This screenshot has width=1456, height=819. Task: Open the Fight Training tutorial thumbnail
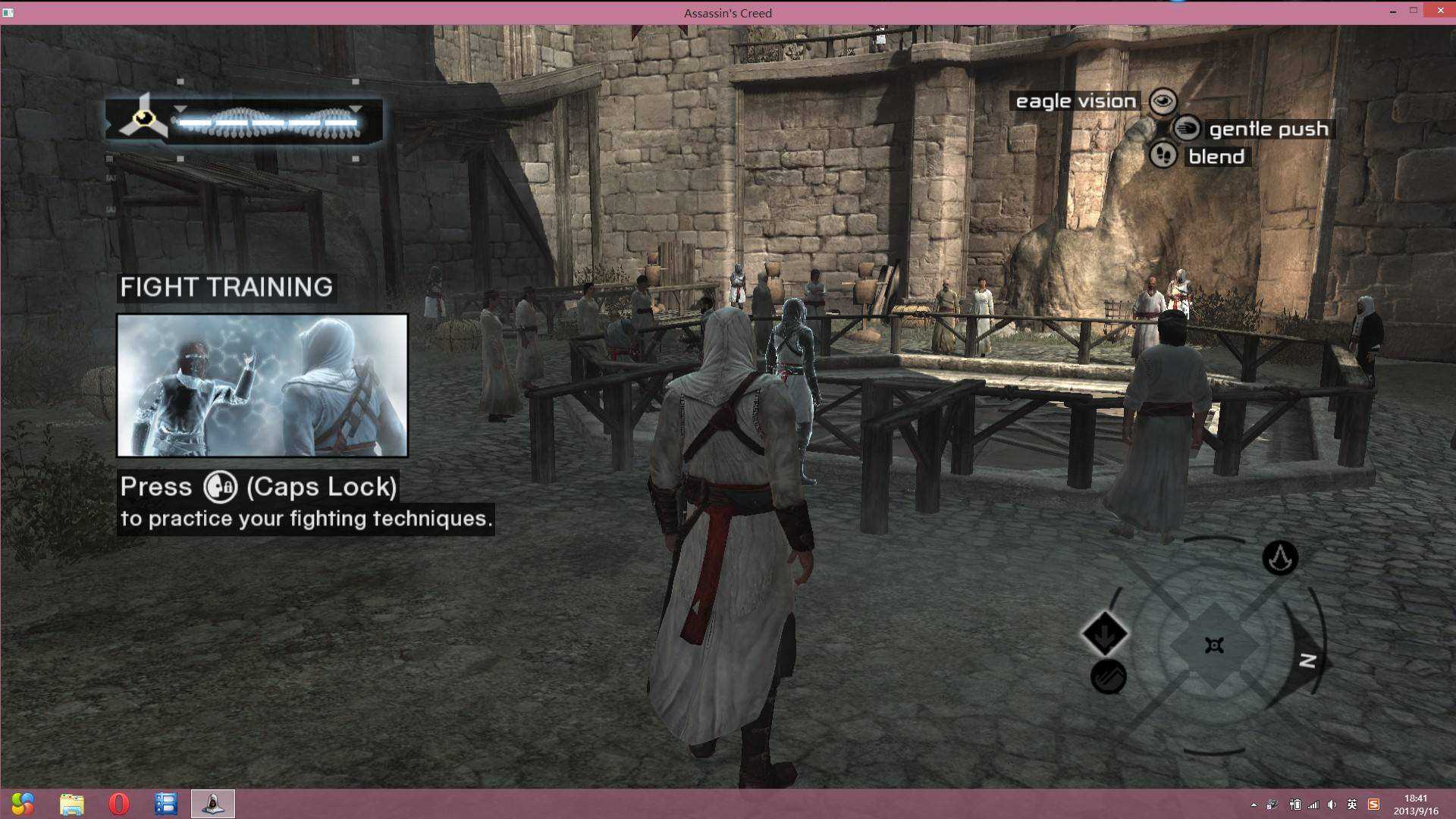[x=262, y=385]
